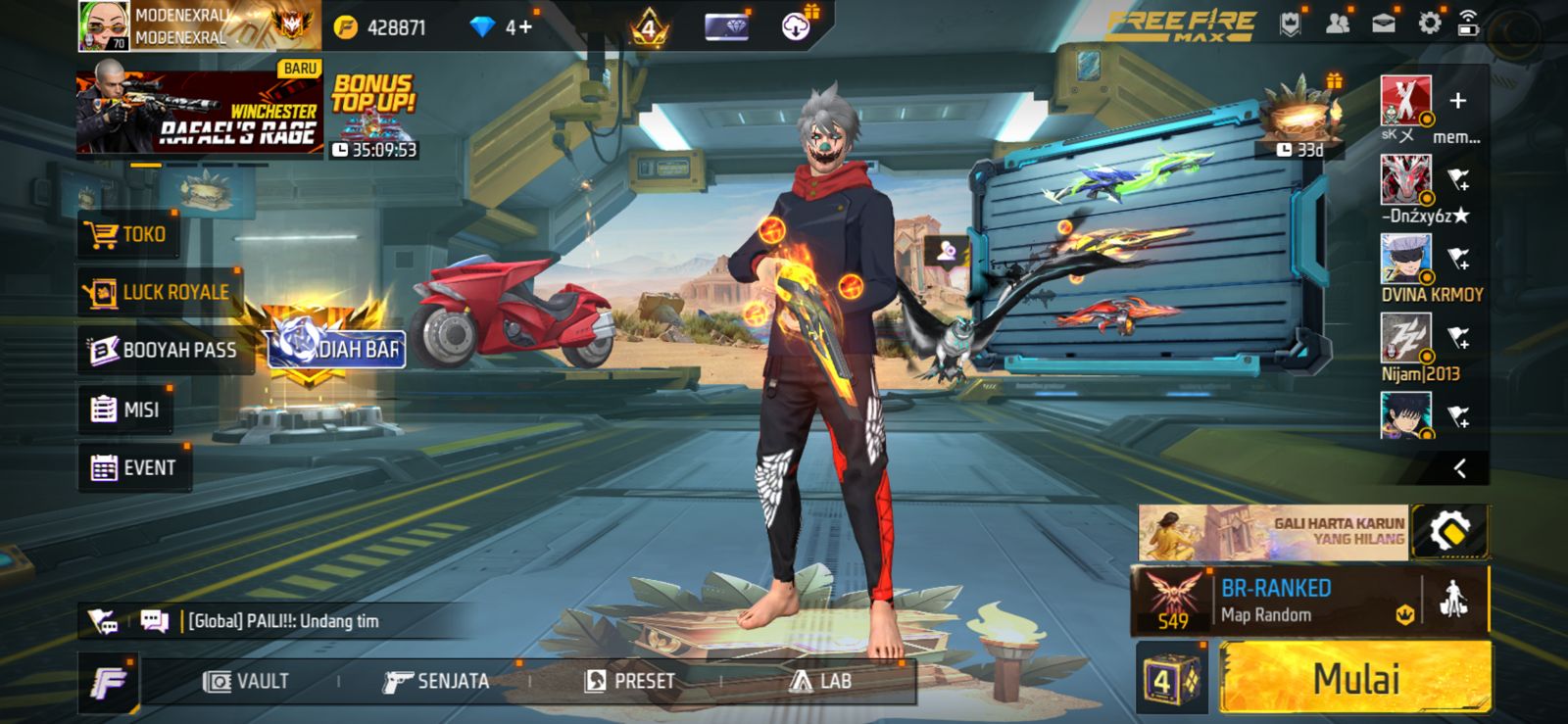Open the friends icon in top bar
Screen dimensions: 1568x724
tap(1336, 24)
